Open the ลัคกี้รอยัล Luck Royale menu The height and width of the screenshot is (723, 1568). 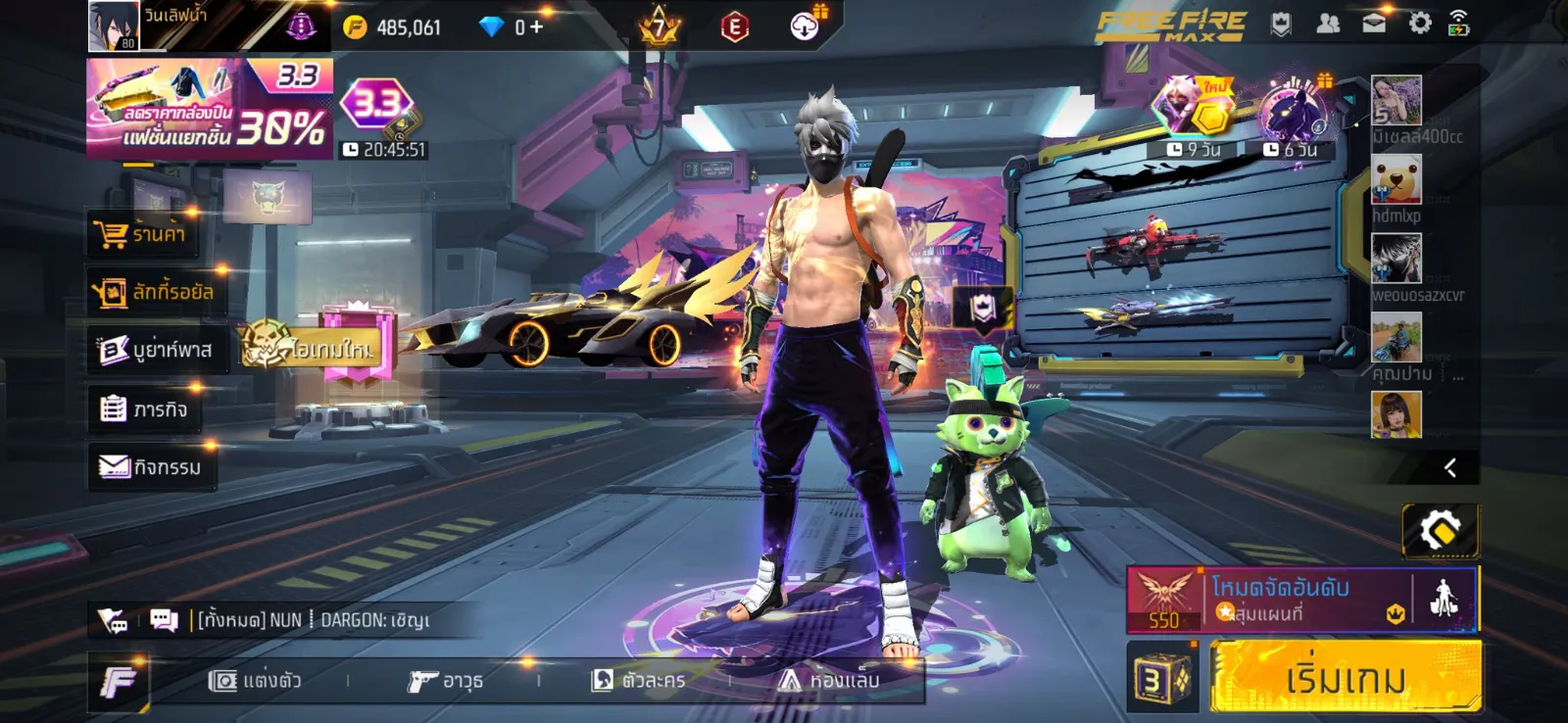[x=155, y=292]
